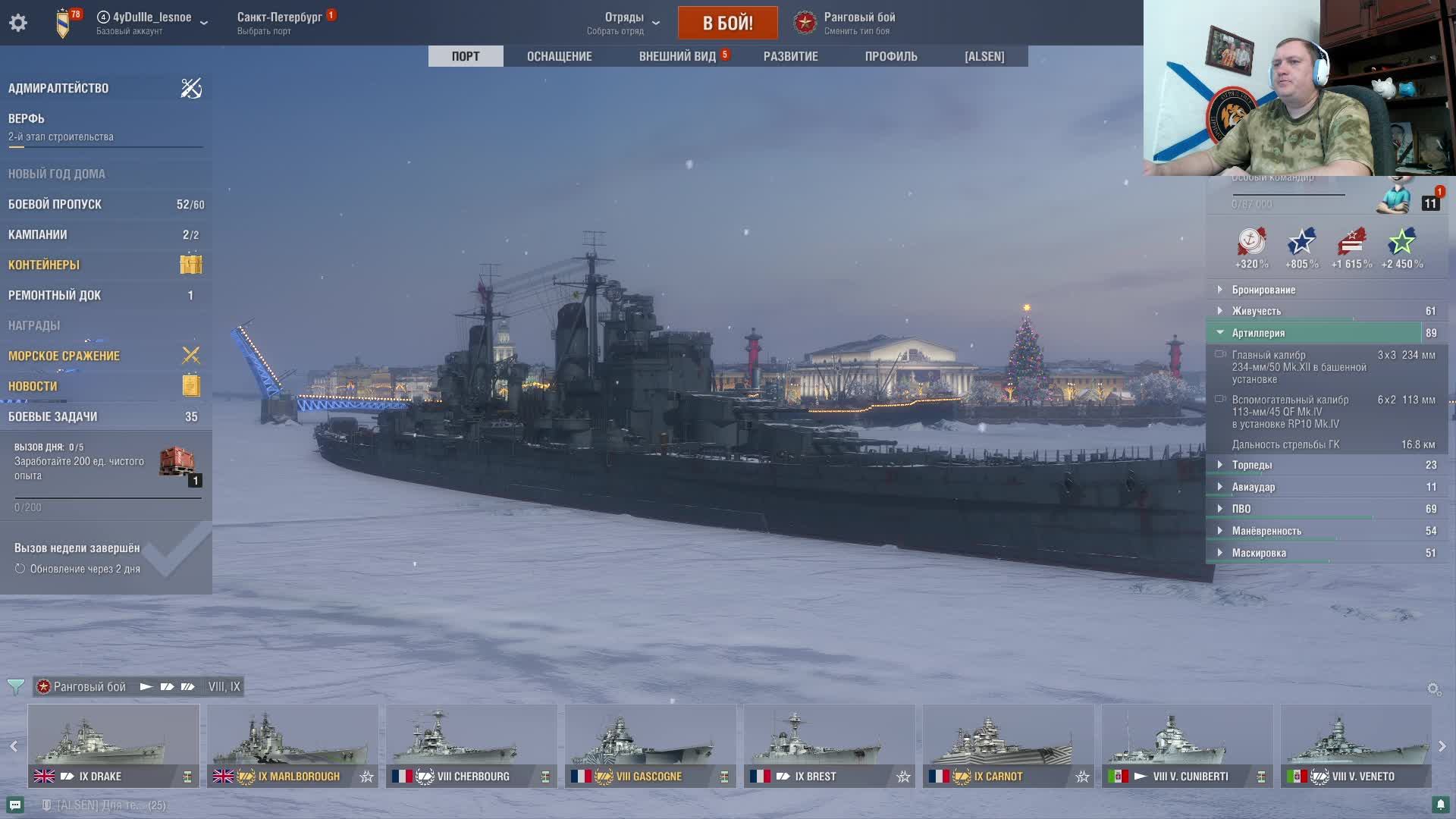View the БОЕВЫЕ ЗАДАЧИ list

coord(53,416)
